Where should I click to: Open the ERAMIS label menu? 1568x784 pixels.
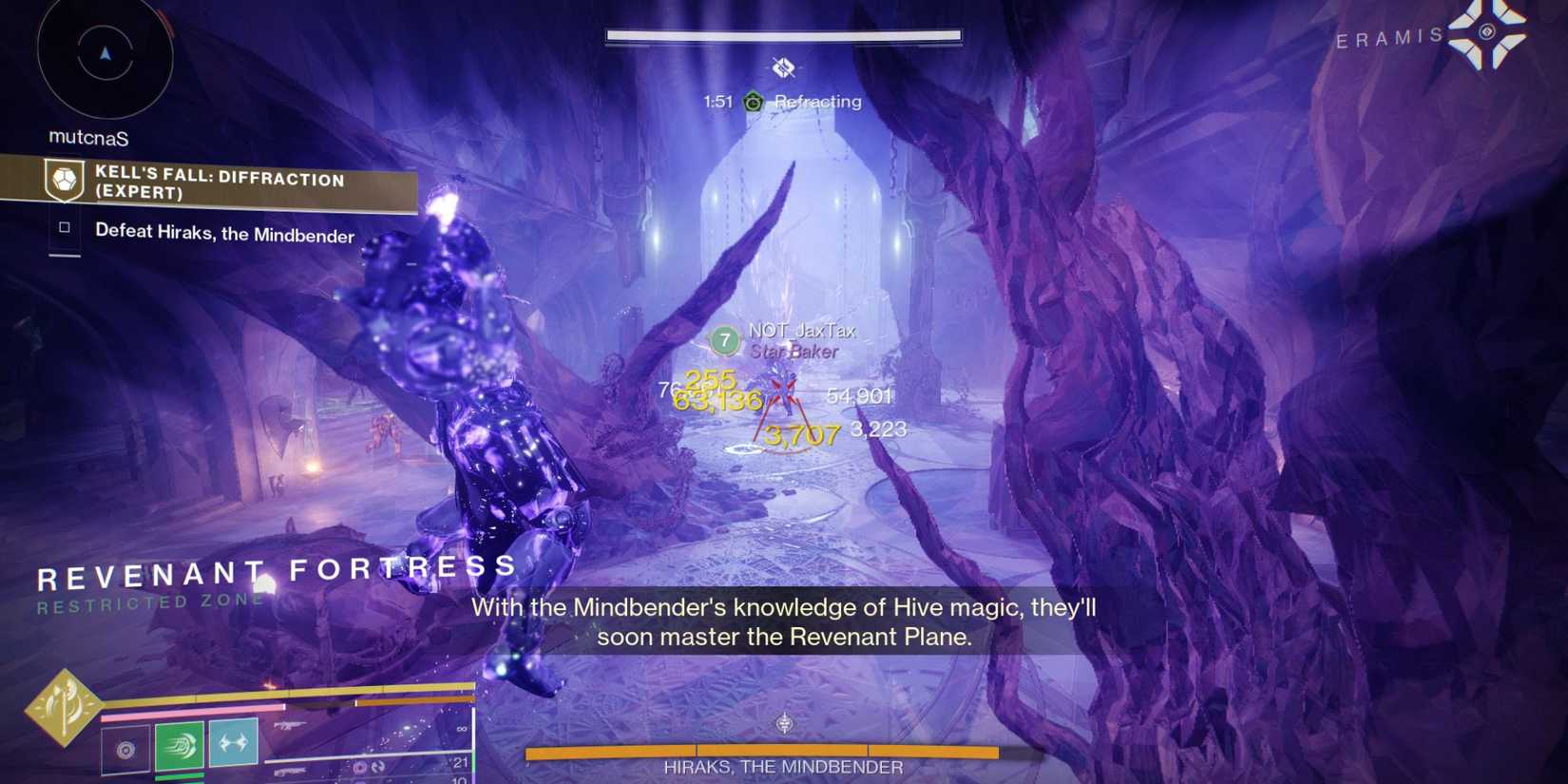(x=1387, y=36)
